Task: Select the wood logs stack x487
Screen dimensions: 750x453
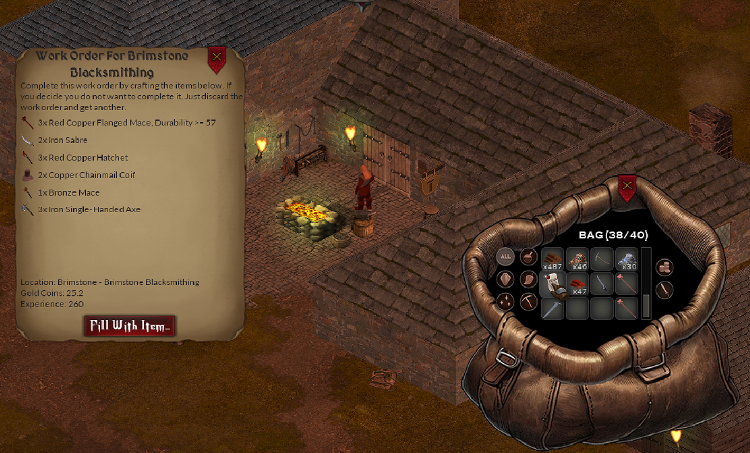Action: click(x=553, y=260)
